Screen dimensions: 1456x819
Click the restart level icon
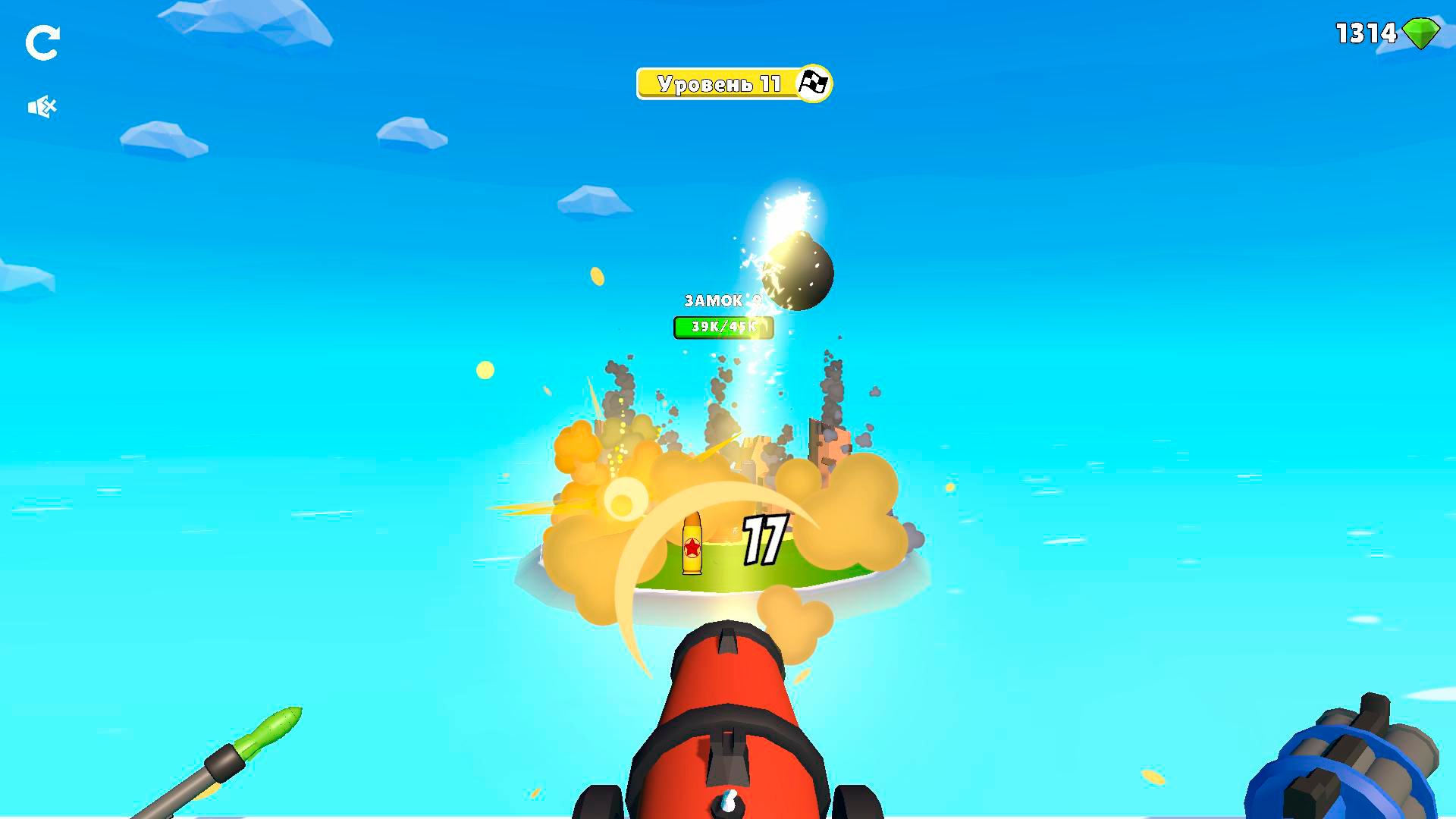click(43, 43)
